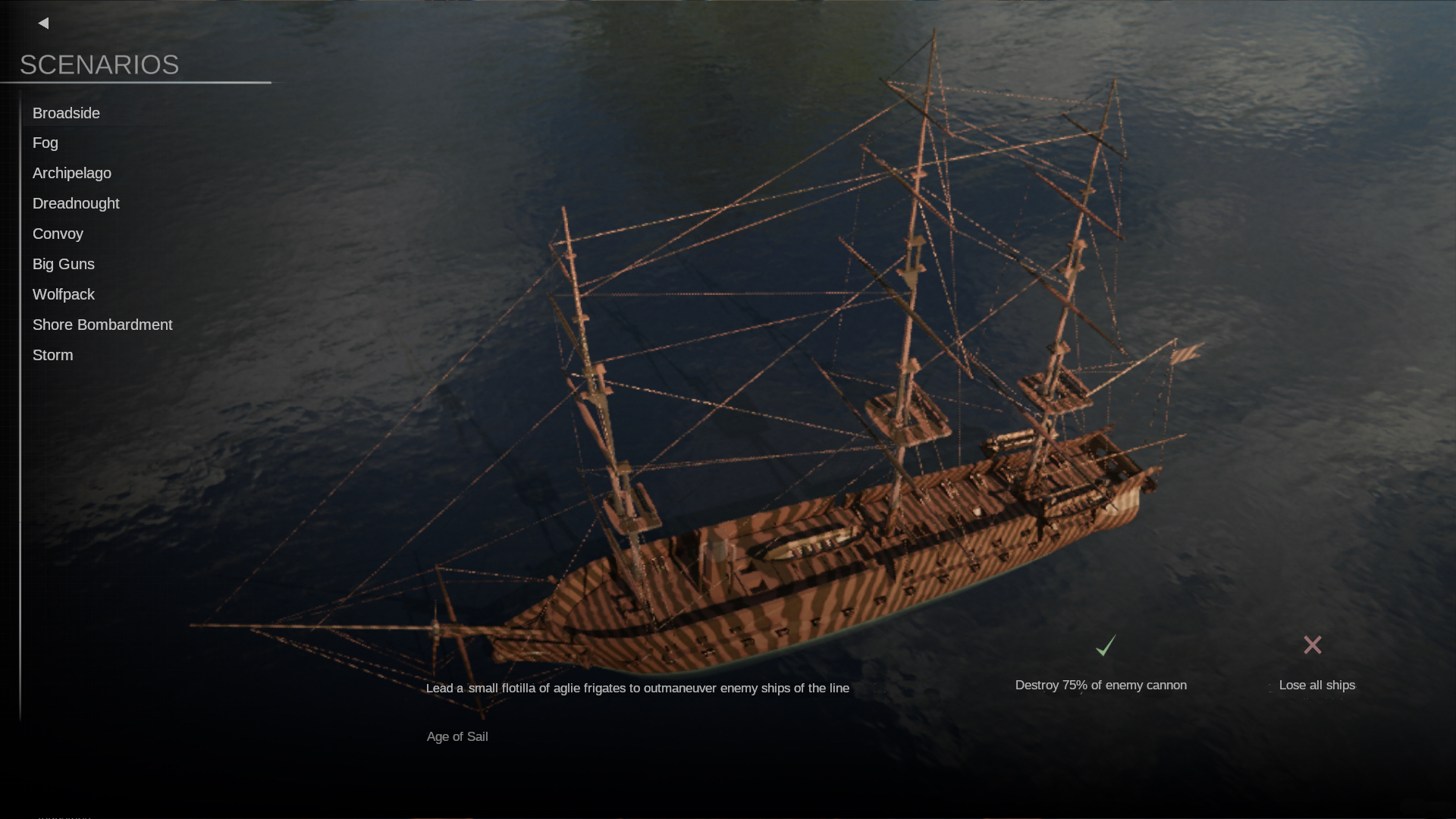The height and width of the screenshot is (819, 1456).
Task: Open the Archipelago scenario
Action: click(x=72, y=173)
